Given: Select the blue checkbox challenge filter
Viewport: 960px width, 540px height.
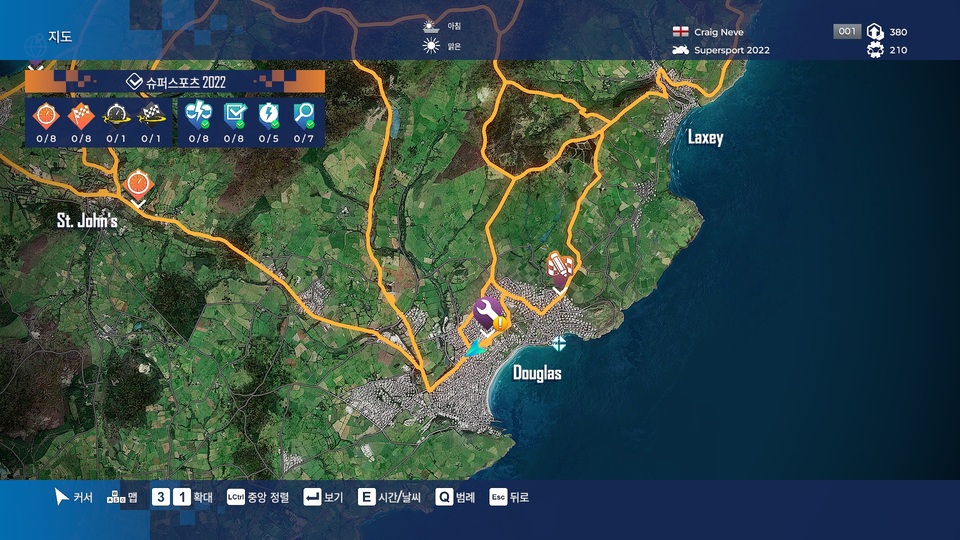Looking at the screenshot, I should 235,115.
